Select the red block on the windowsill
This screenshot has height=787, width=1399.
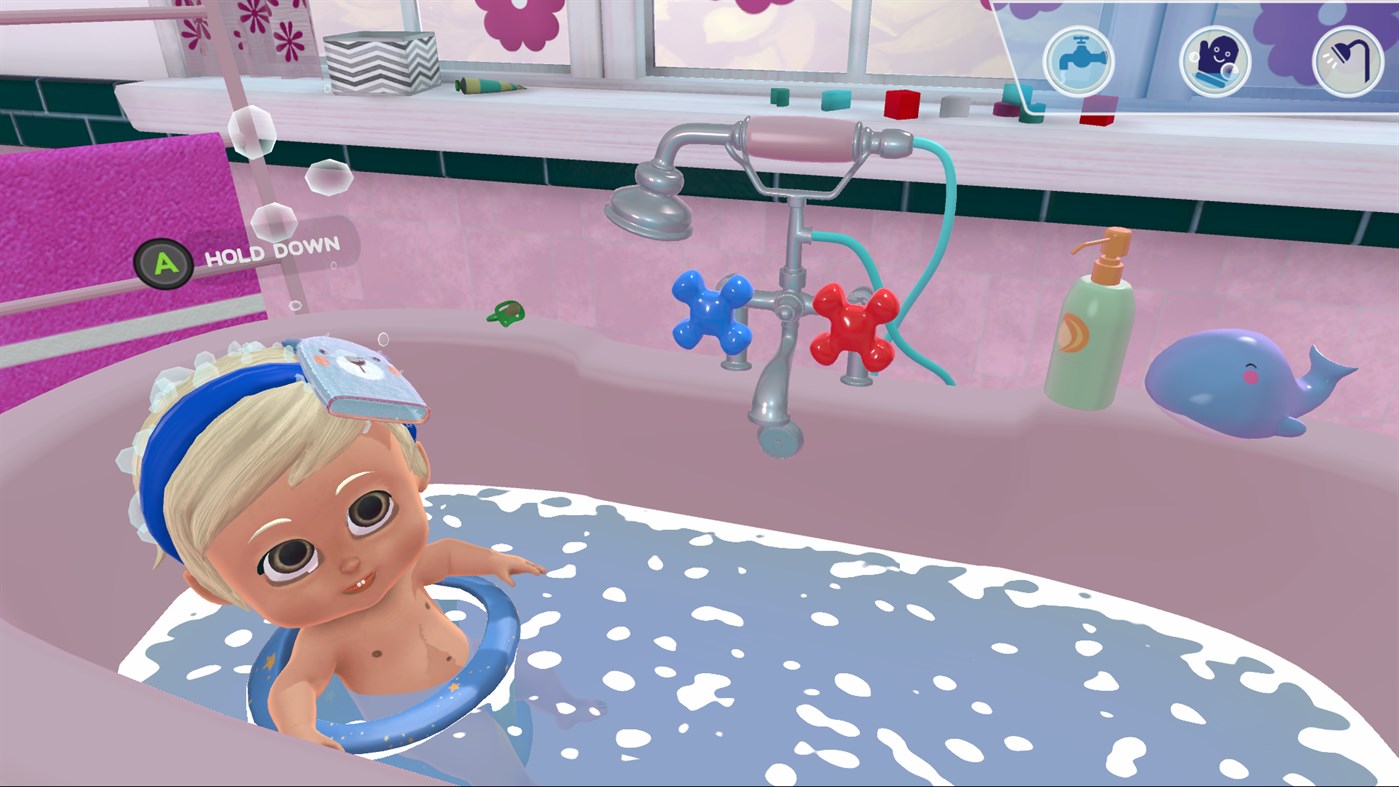pyautogui.click(x=900, y=105)
